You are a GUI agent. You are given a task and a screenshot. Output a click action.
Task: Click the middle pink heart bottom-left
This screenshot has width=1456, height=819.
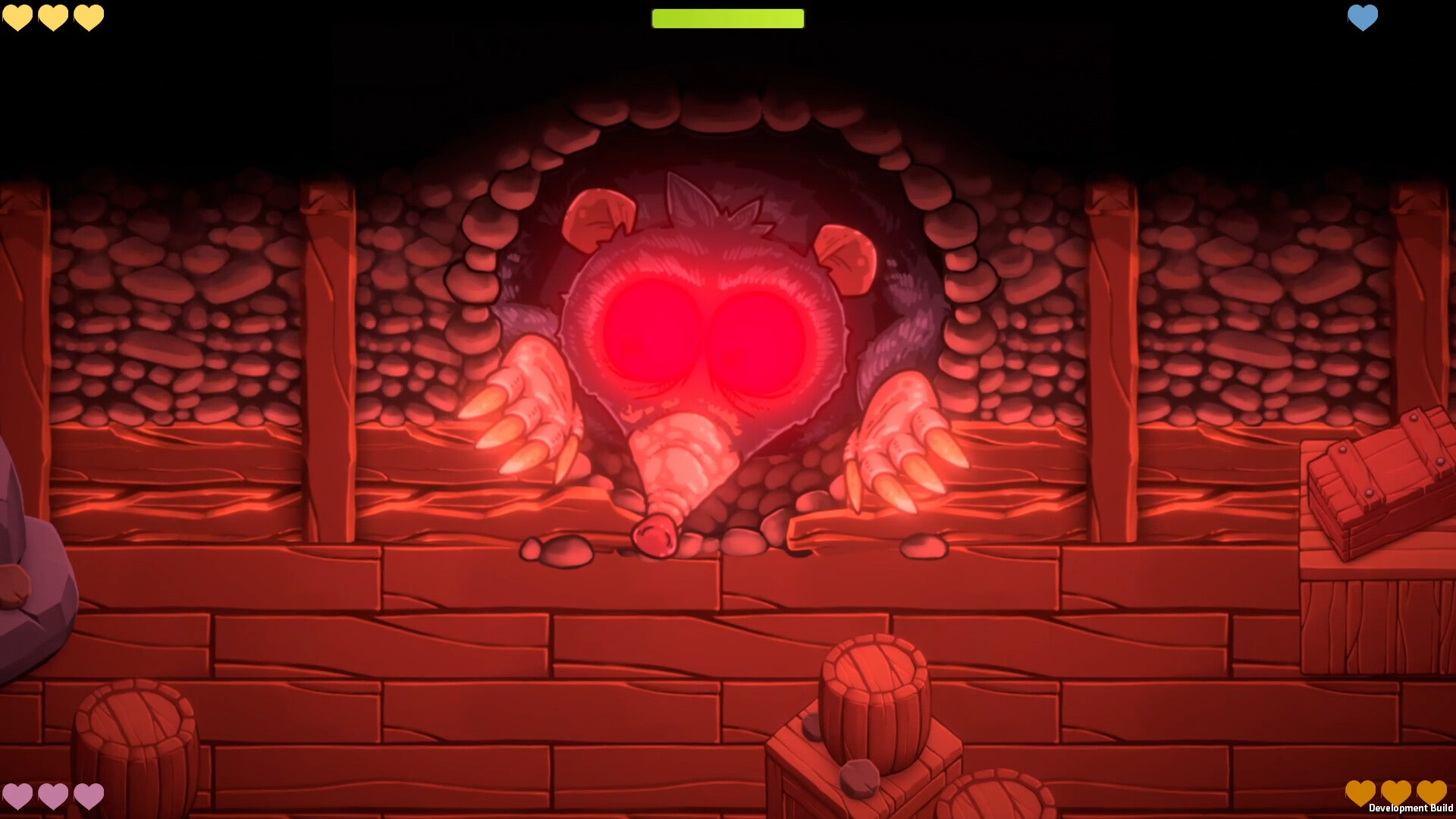click(x=53, y=796)
